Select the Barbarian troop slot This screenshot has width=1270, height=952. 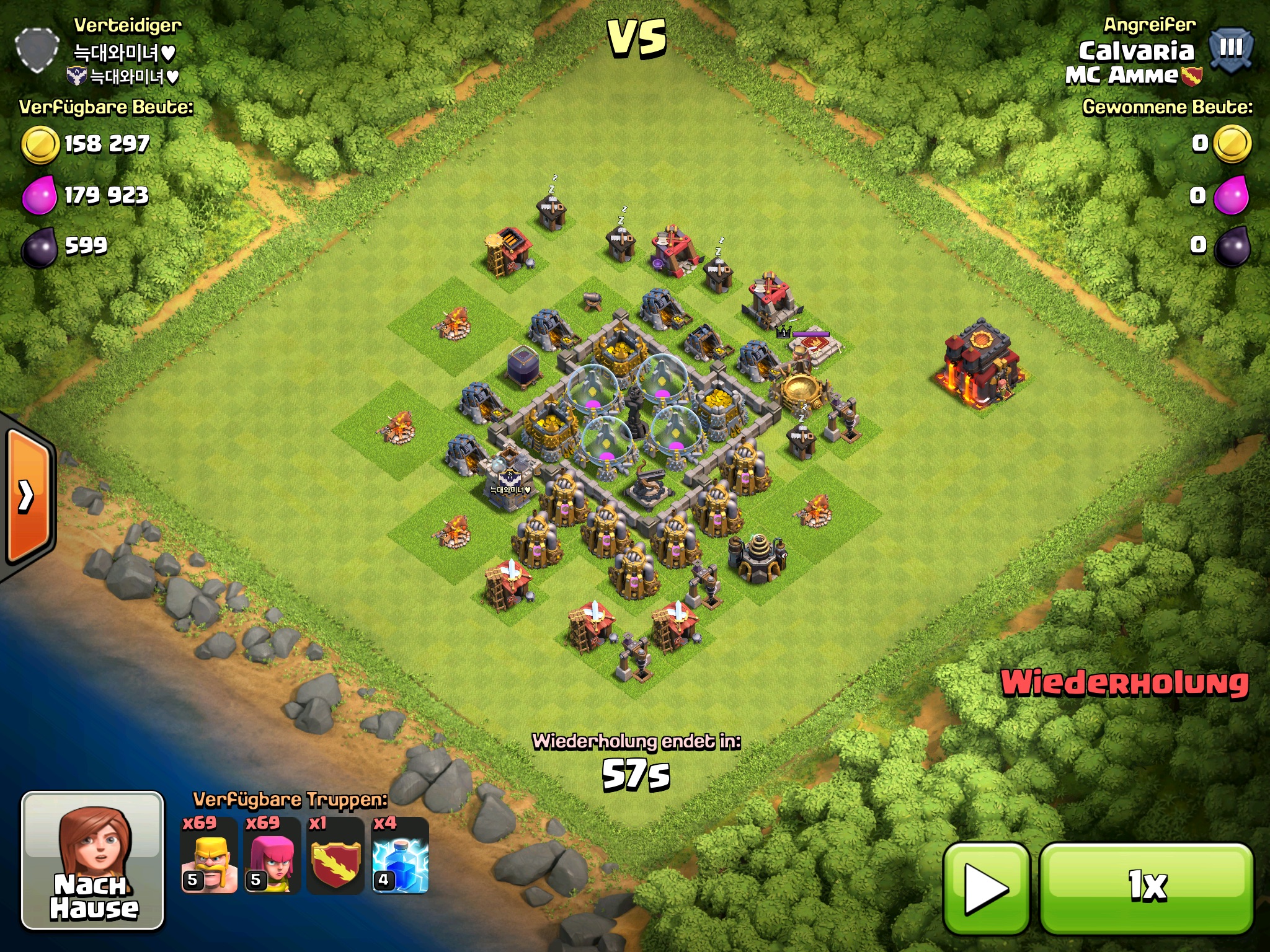click(x=209, y=857)
